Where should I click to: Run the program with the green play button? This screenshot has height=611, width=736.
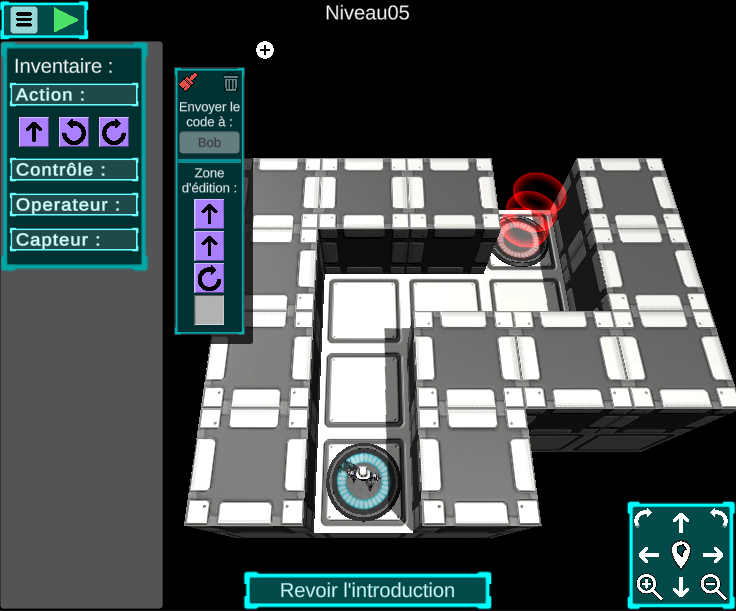click(66, 19)
